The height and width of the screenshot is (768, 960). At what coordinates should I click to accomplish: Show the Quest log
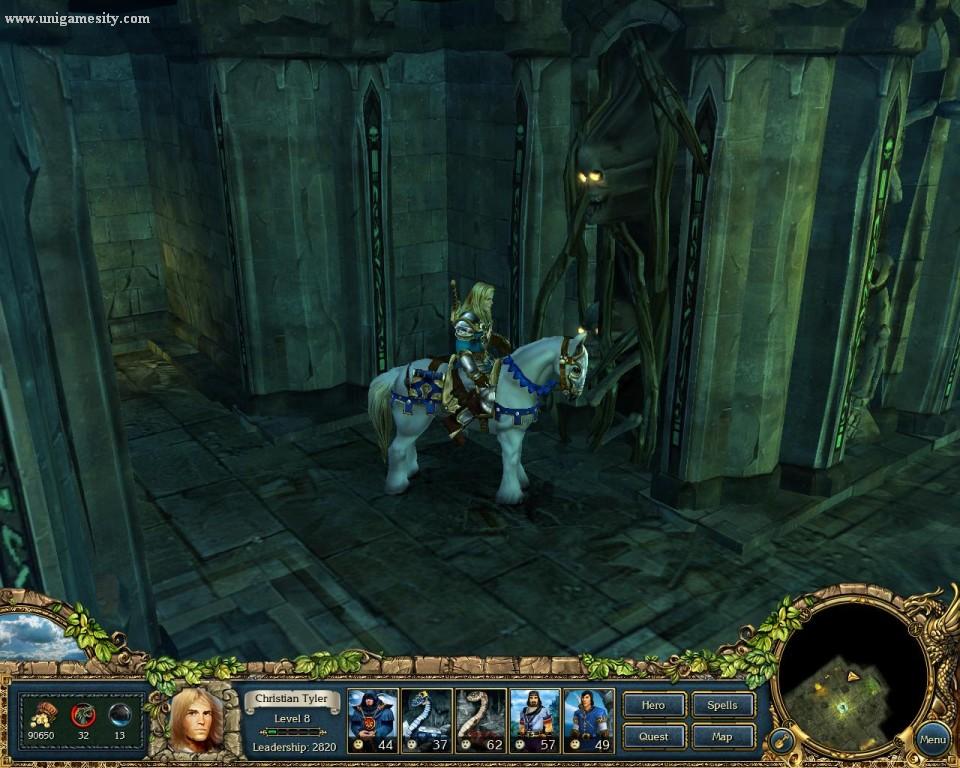(654, 737)
